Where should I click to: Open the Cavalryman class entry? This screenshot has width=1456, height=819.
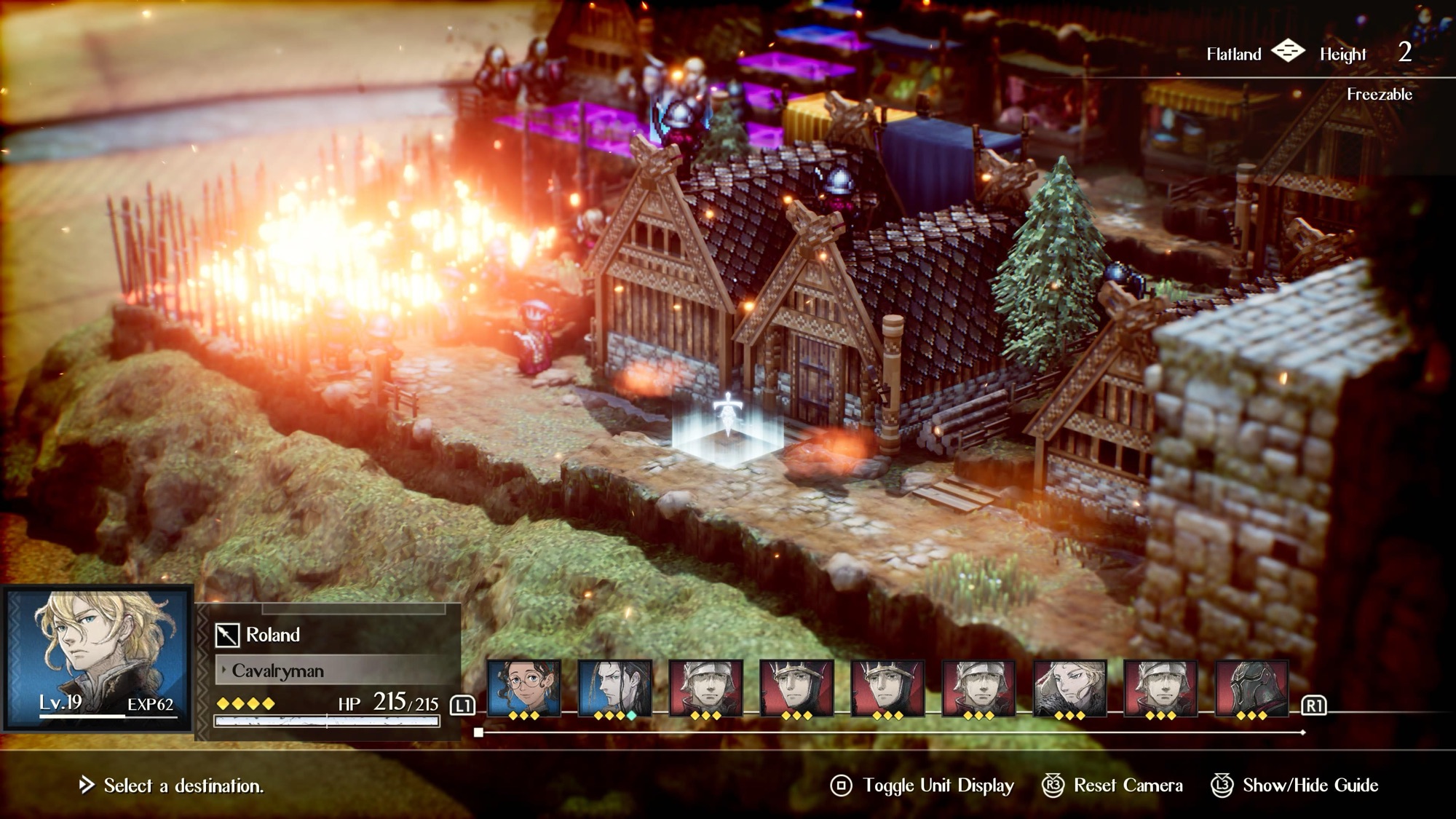coord(277,670)
